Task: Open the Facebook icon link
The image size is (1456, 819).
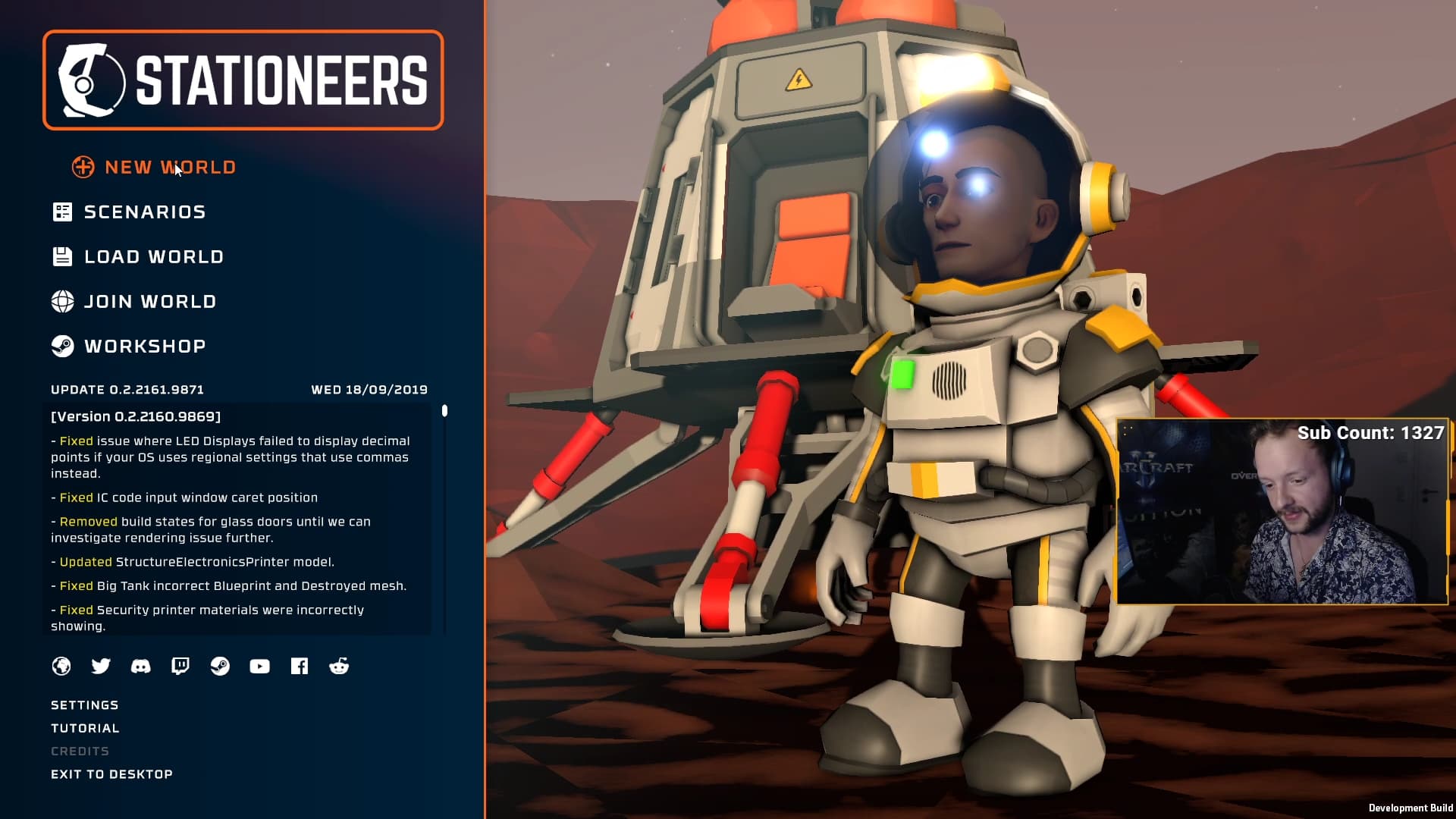Action: pyautogui.click(x=300, y=666)
